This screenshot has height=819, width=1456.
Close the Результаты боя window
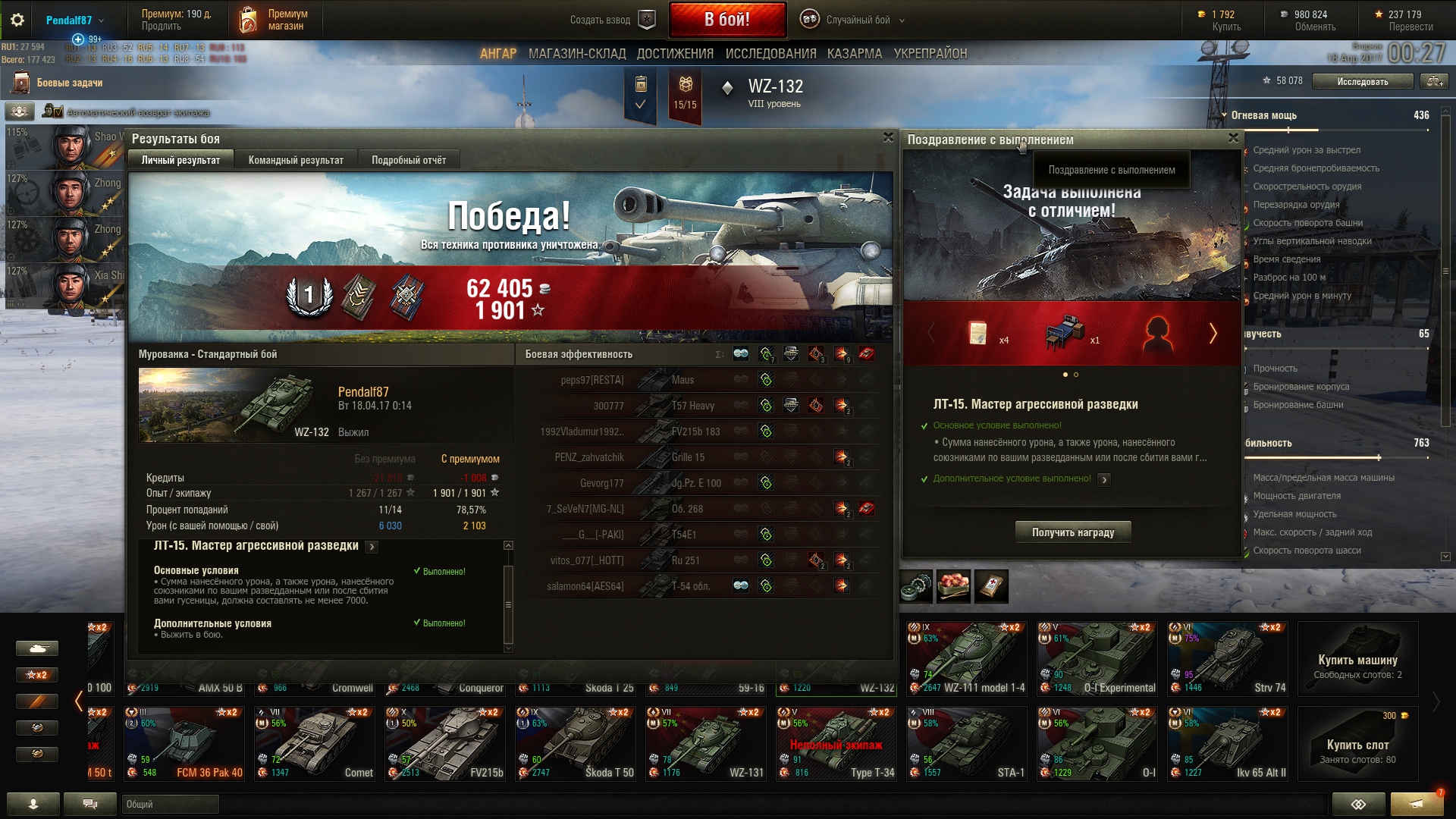[x=888, y=137]
